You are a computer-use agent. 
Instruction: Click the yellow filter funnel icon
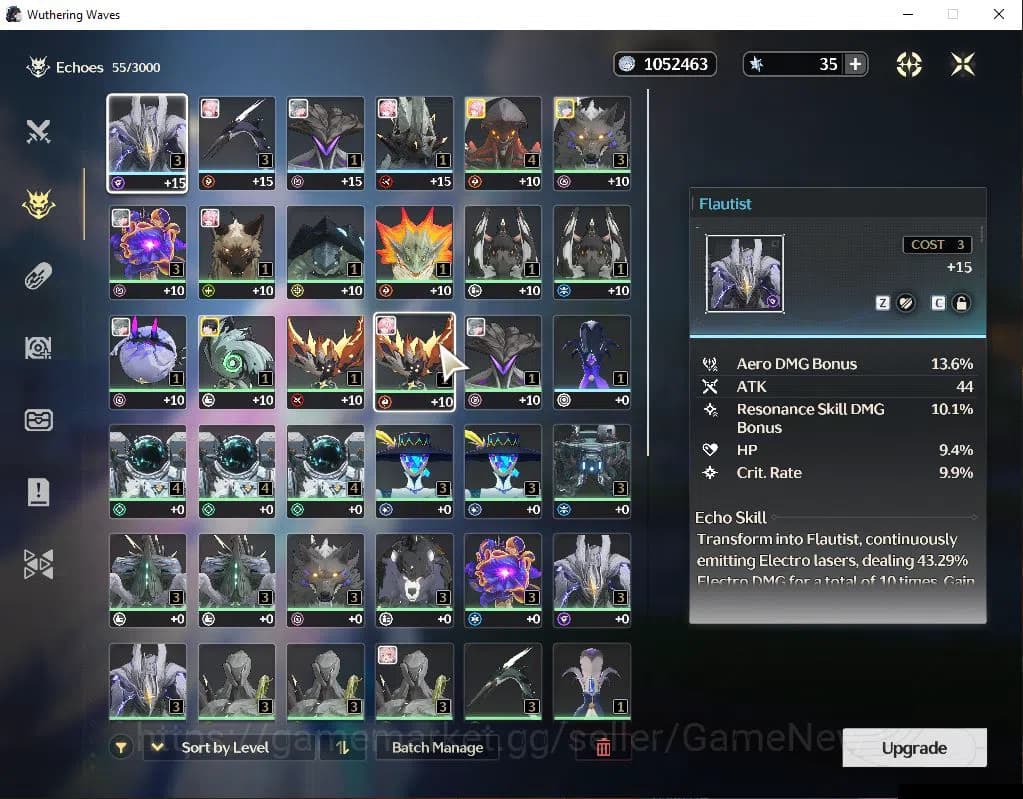(122, 747)
